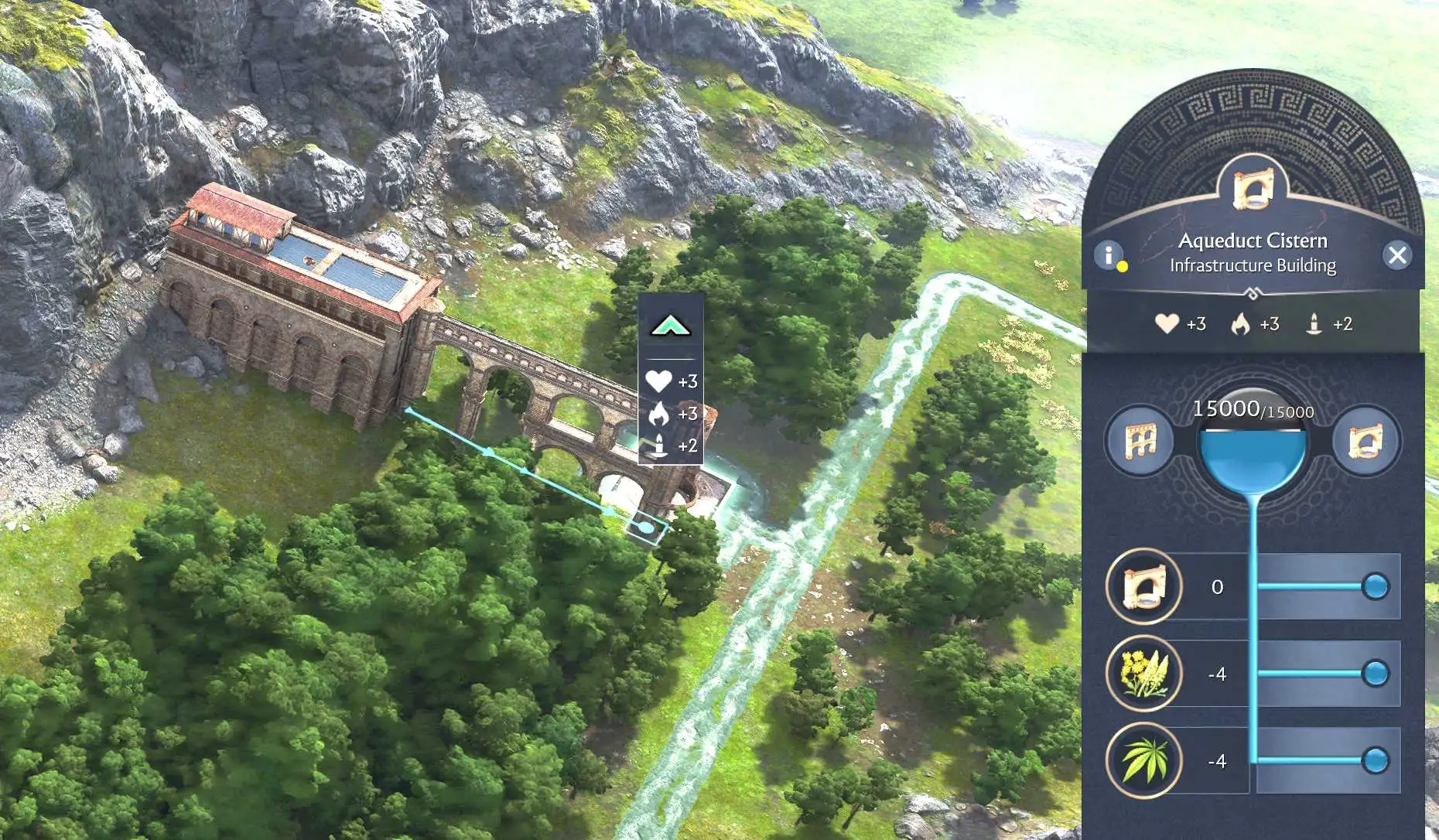Adjust the cistern water distribution slider
Viewport: 1439px width, 840px height.
click(1375, 586)
